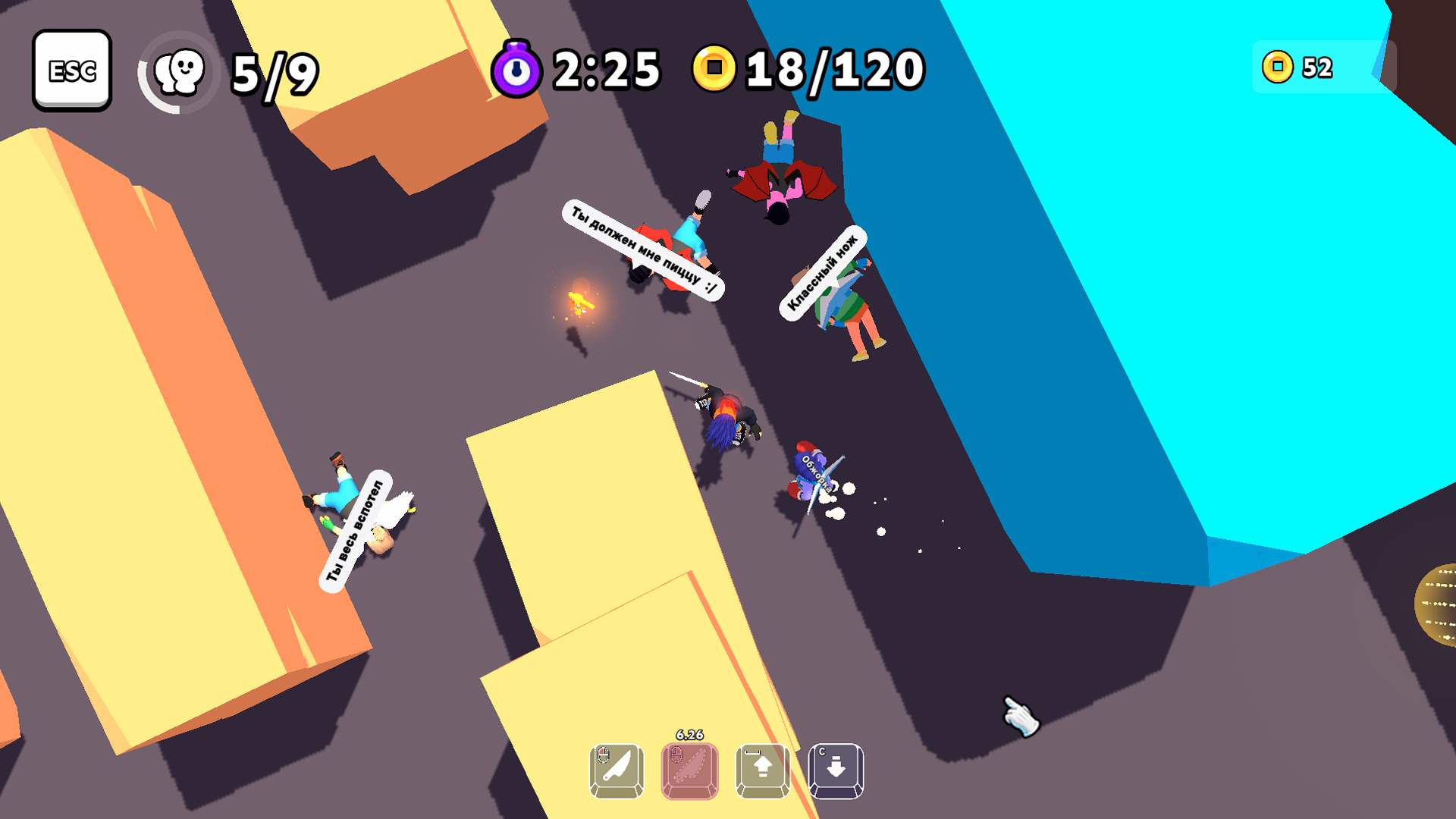Click the kill count 5/9 label
This screenshot has width=1456, height=819.
pyautogui.click(x=273, y=71)
